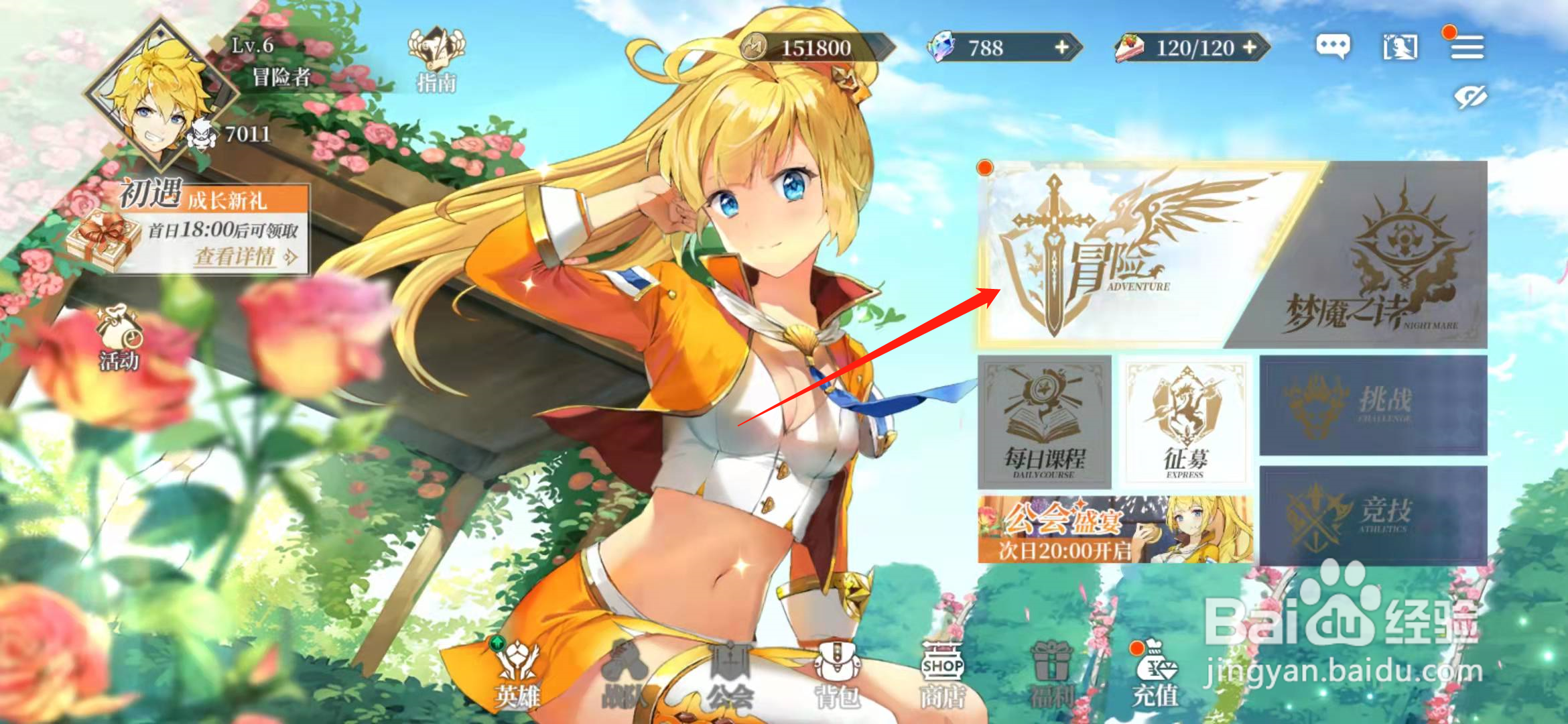
Task: Open the 福利 gift rewards menu
Action: [x=1051, y=674]
